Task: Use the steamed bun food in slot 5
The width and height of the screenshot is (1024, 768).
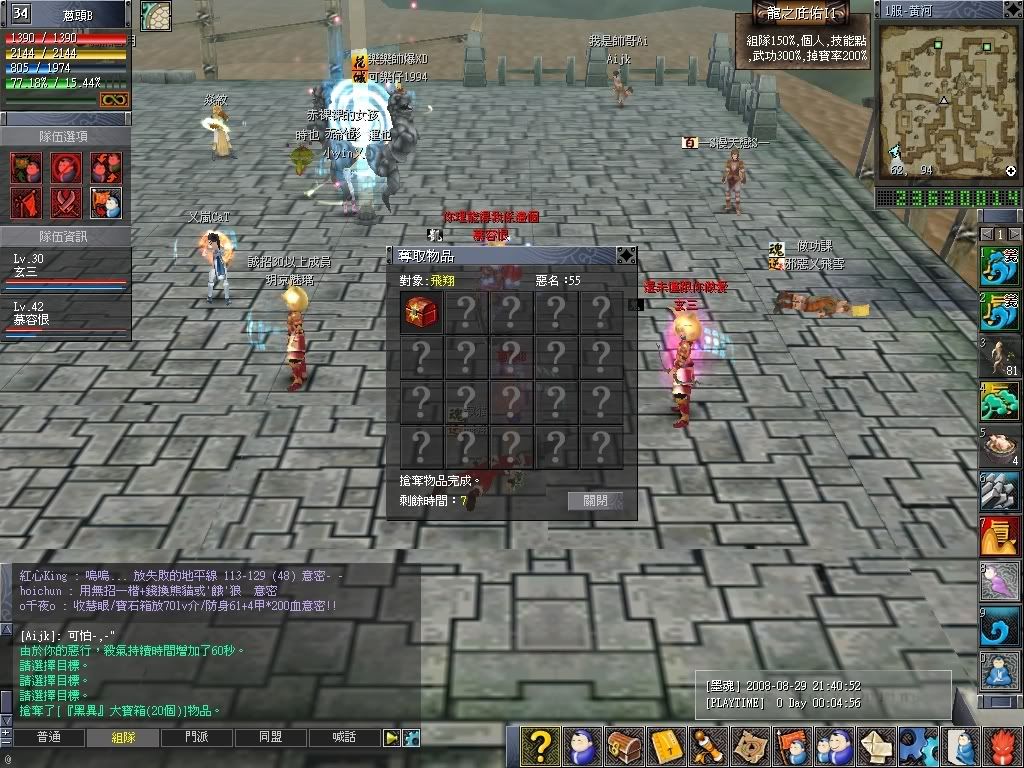Action: point(1000,447)
